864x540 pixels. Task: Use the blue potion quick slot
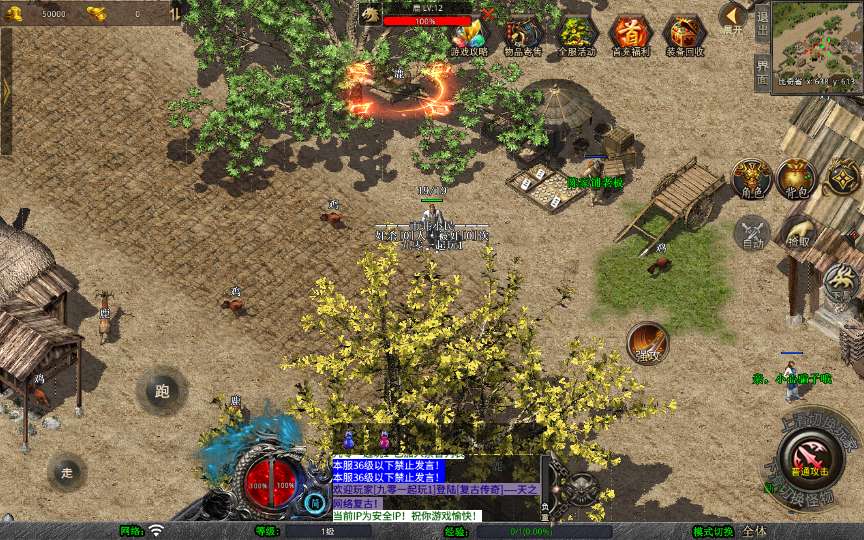click(x=350, y=440)
